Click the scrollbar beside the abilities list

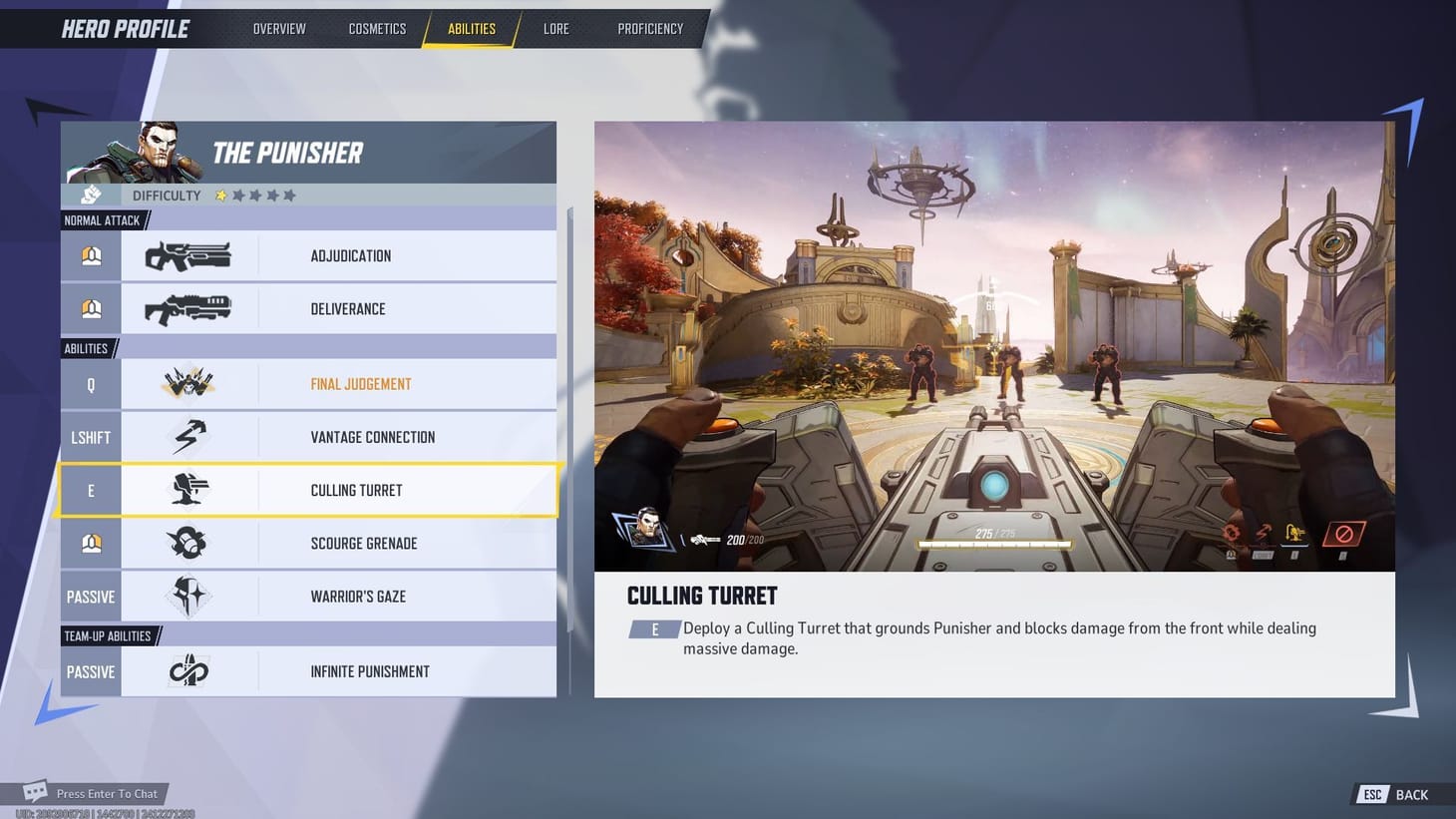pos(568,419)
